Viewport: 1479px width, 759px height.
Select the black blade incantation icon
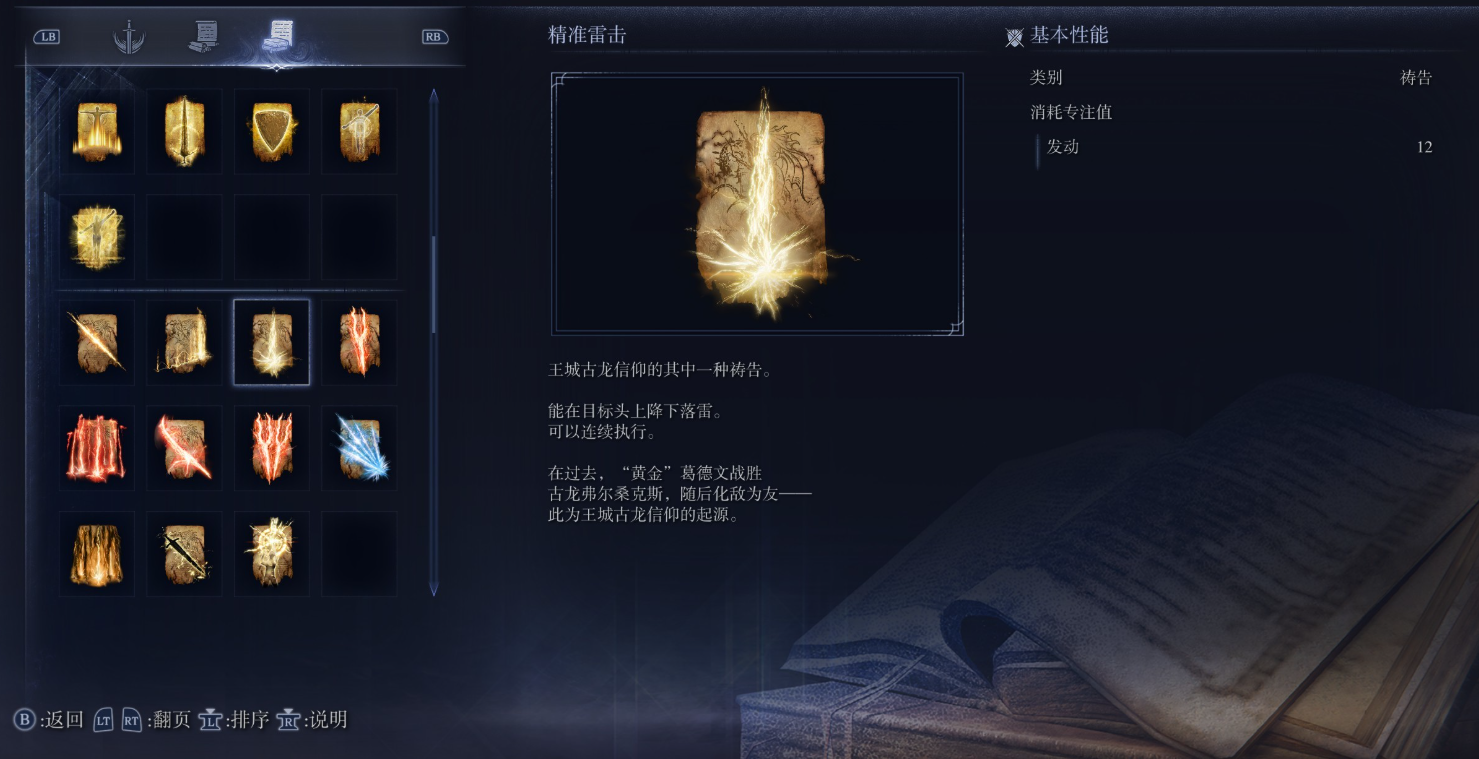click(184, 552)
